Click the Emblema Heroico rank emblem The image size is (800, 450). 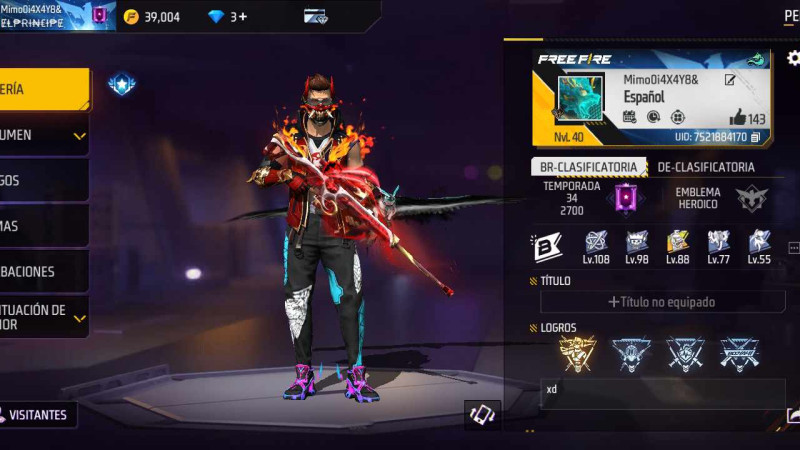click(752, 197)
